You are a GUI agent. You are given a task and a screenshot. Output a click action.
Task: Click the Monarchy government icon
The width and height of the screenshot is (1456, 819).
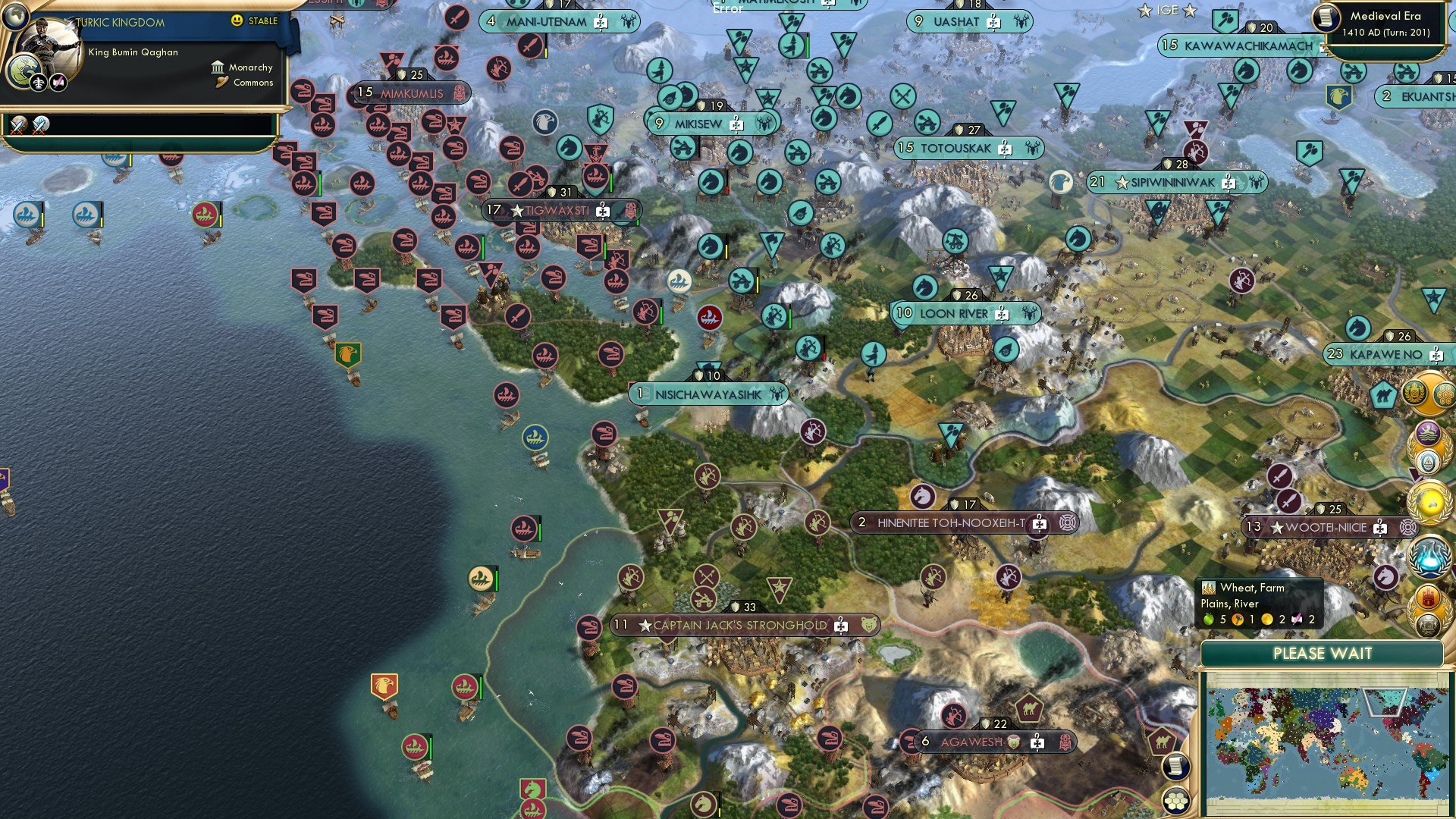[x=218, y=68]
